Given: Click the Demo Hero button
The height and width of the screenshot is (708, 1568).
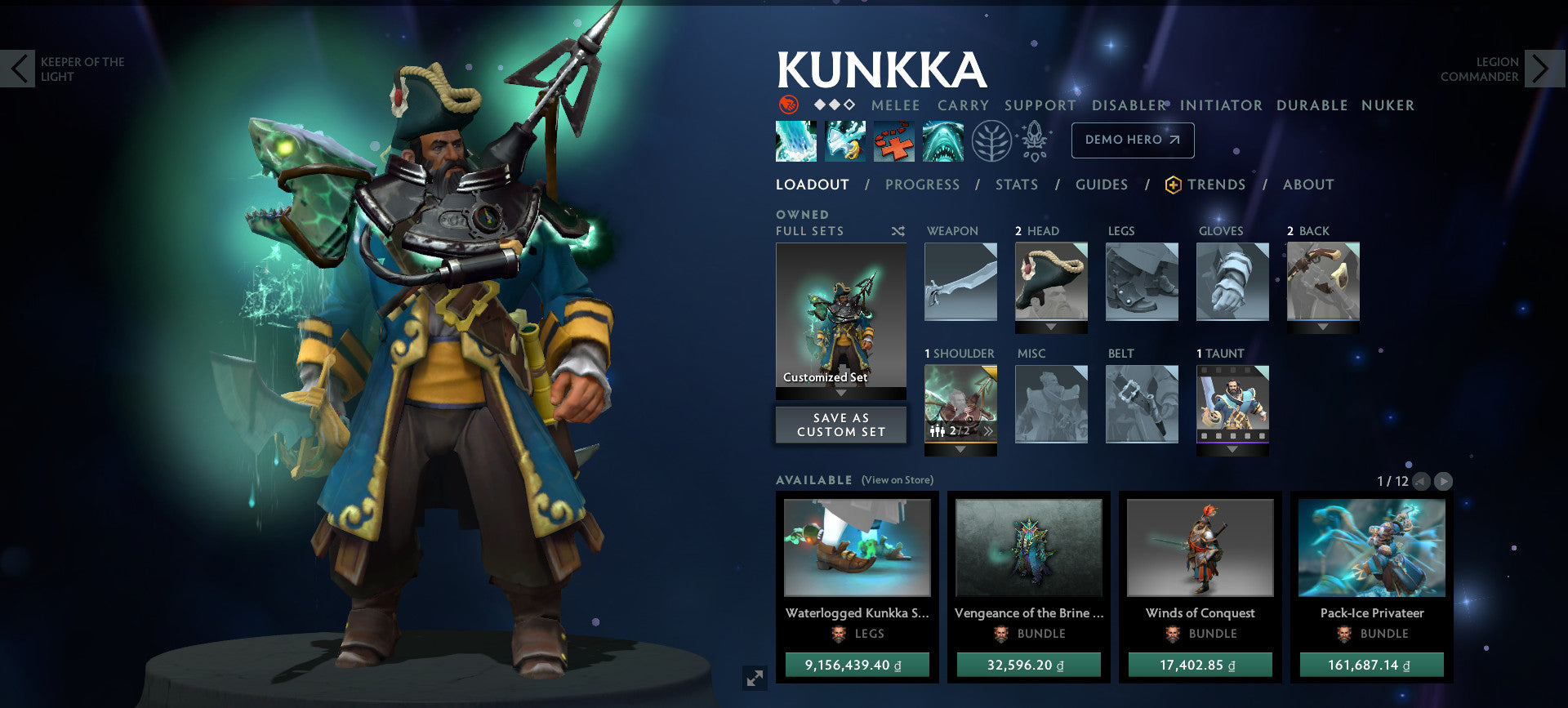Looking at the screenshot, I should tap(1132, 140).
